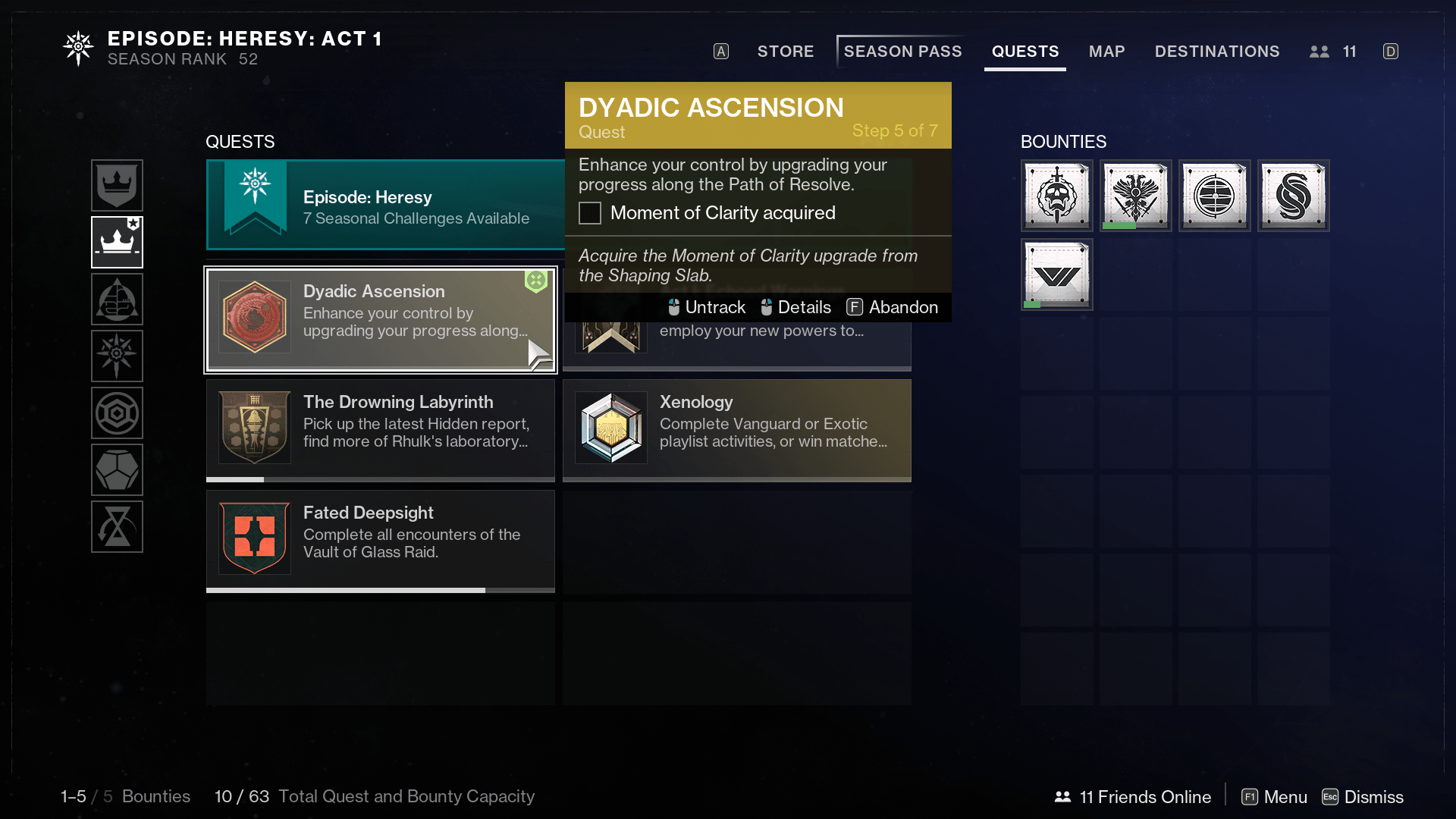Viewport: 1456px width, 819px height.
Task: Select the topmost crown shield sidebar icon
Action: tap(118, 185)
